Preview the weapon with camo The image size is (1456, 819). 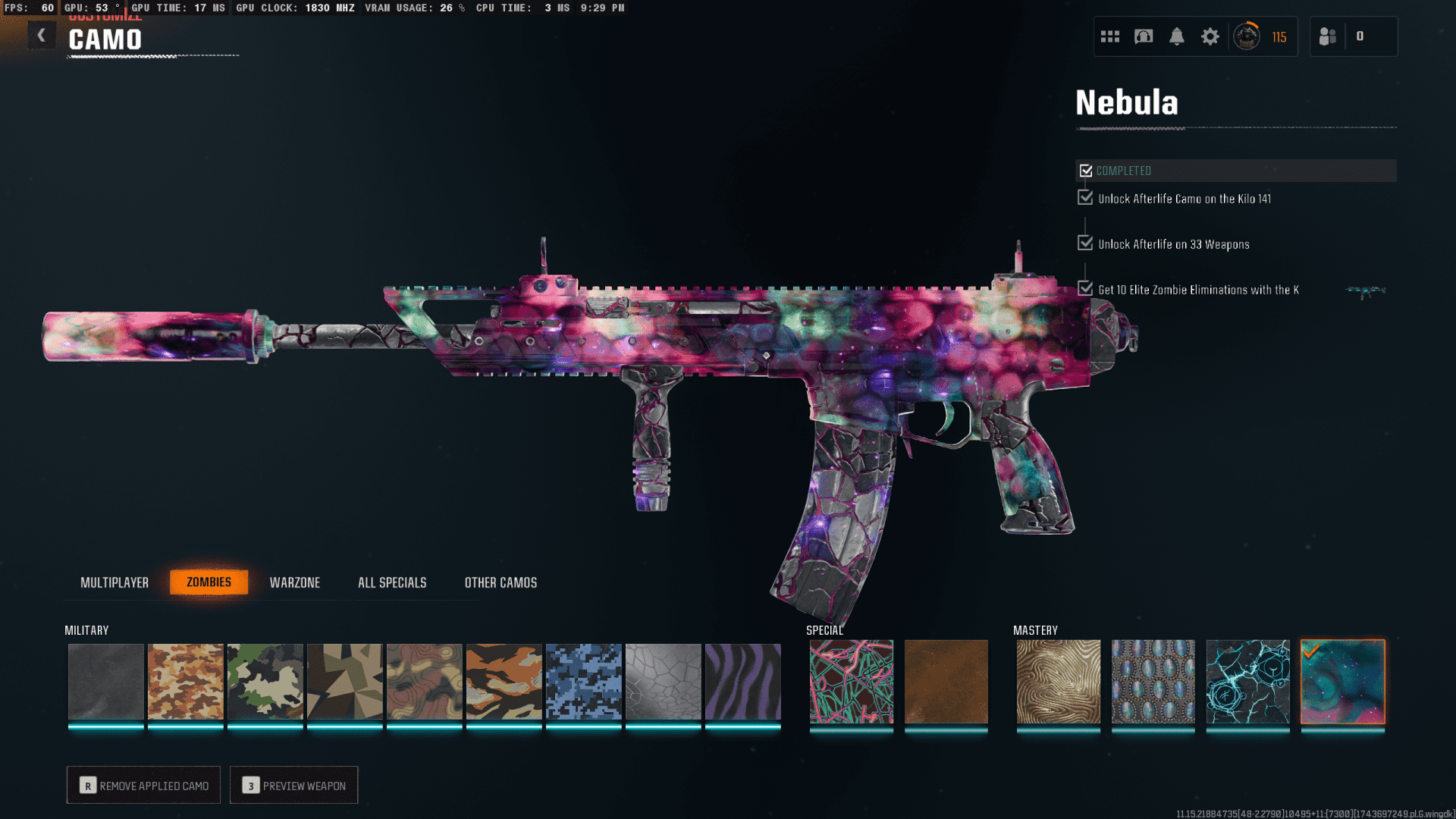pyautogui.click(x=293, y=785)
